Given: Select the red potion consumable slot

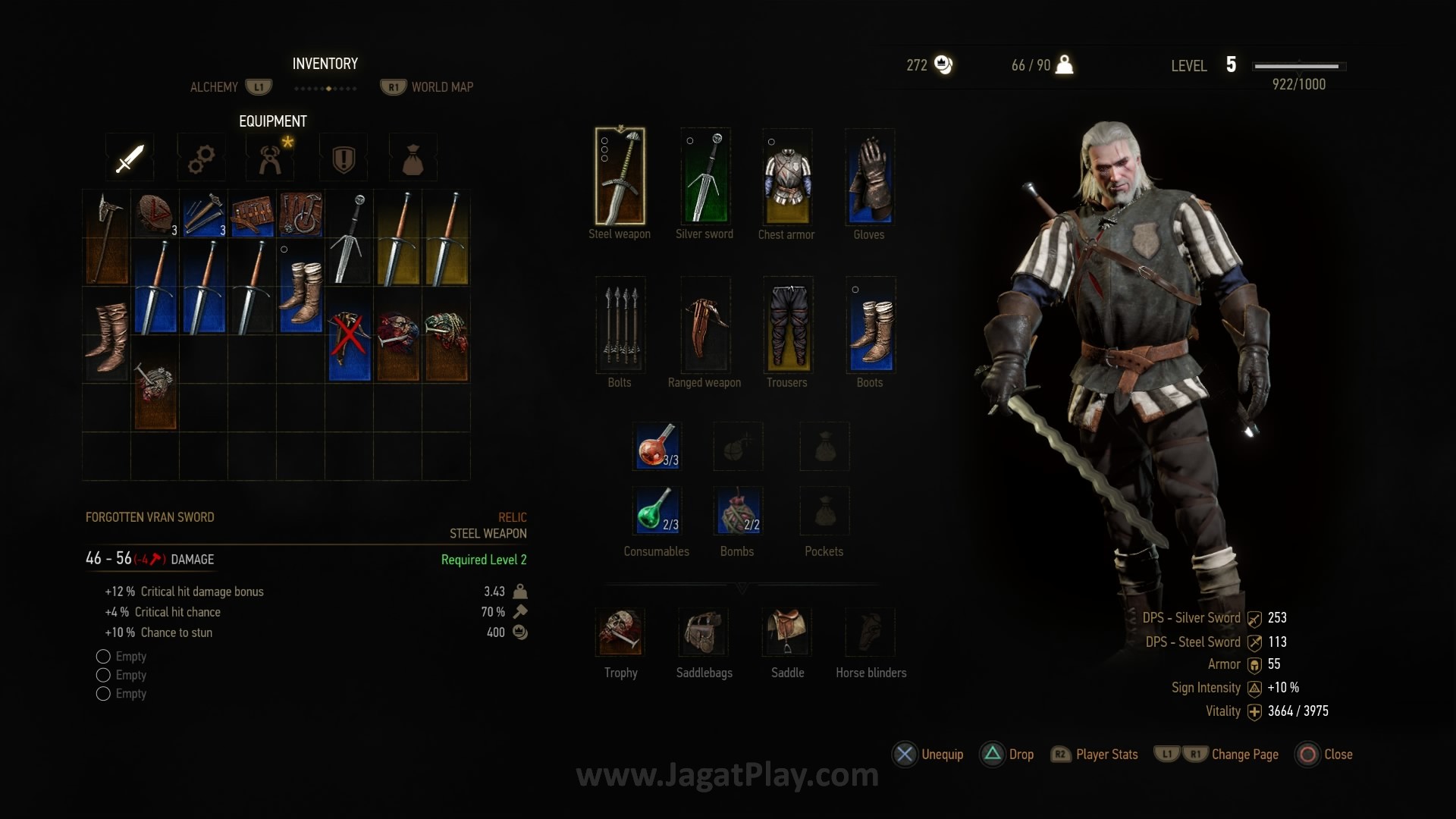Looking at the screenshot, I should tap(657, 446).
